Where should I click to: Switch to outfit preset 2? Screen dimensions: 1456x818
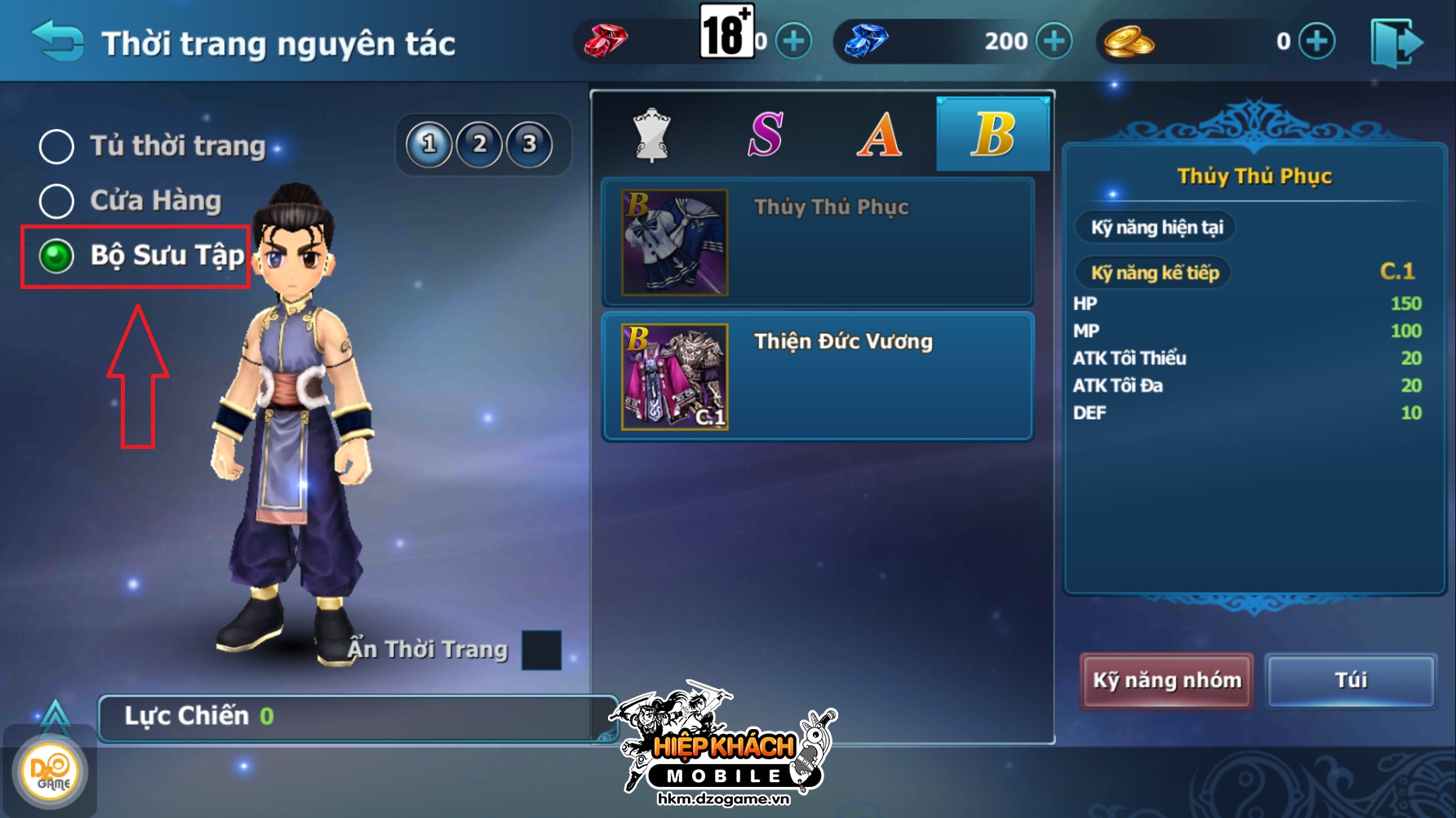480,144
